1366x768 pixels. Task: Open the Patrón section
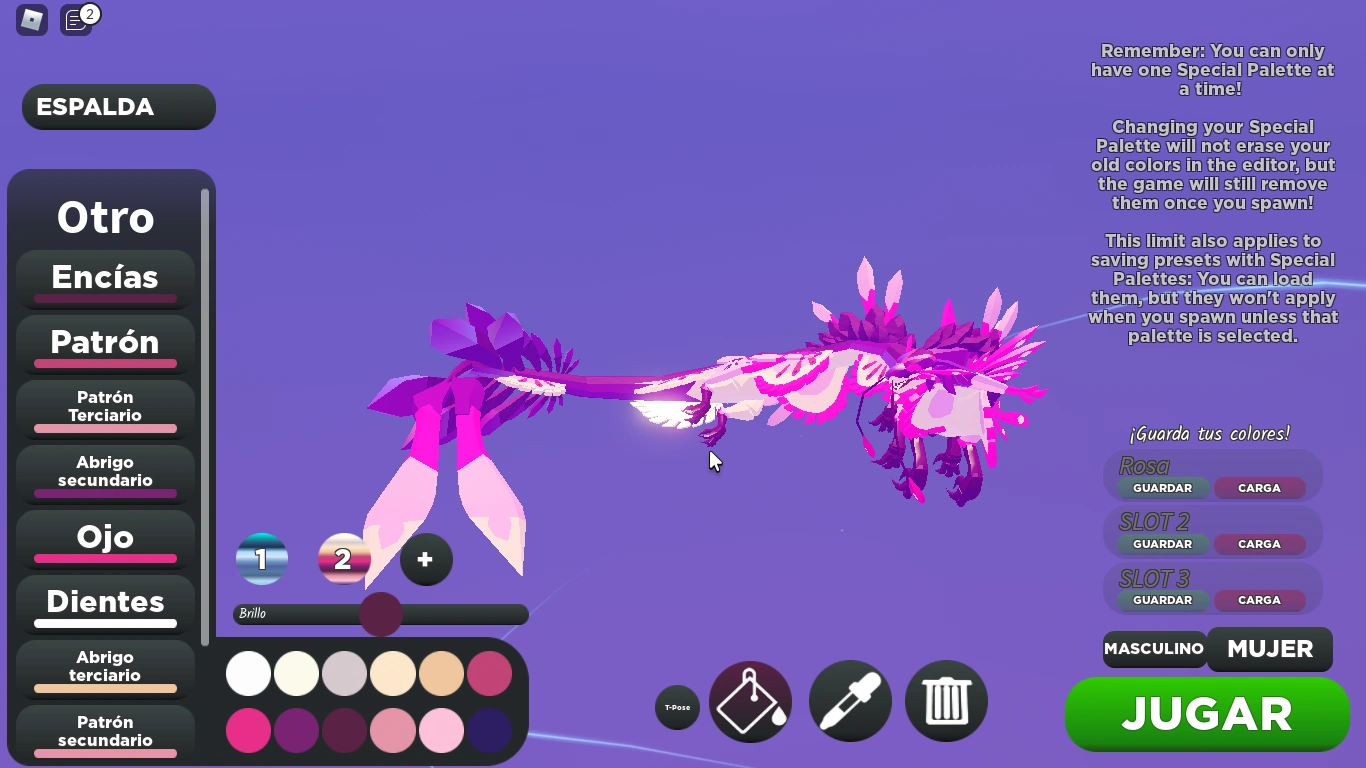(x=104, y=343)
